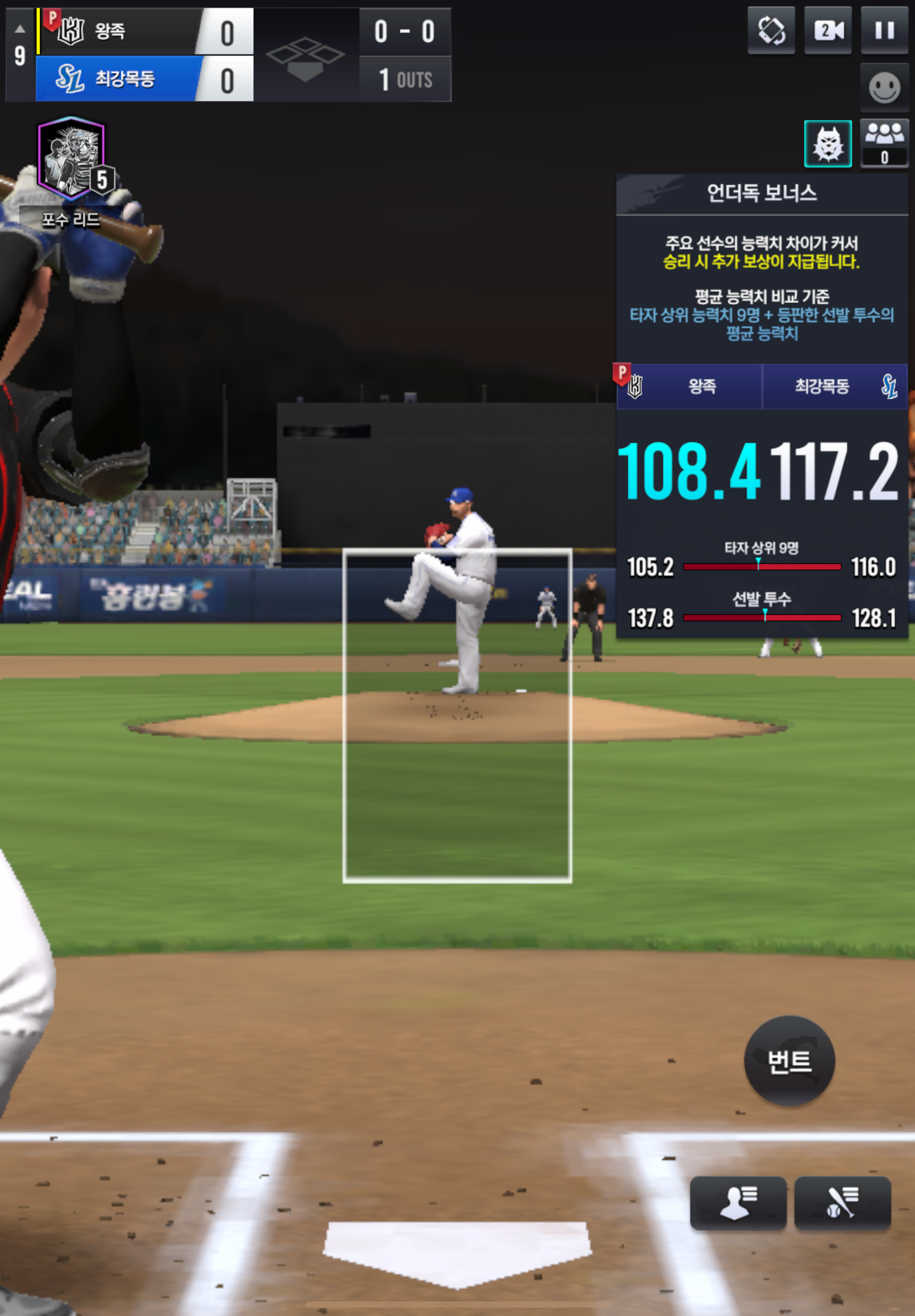Screen dimensions: 915x1316
Task: Switch the camera view
Action: click(x=828, y=31)
